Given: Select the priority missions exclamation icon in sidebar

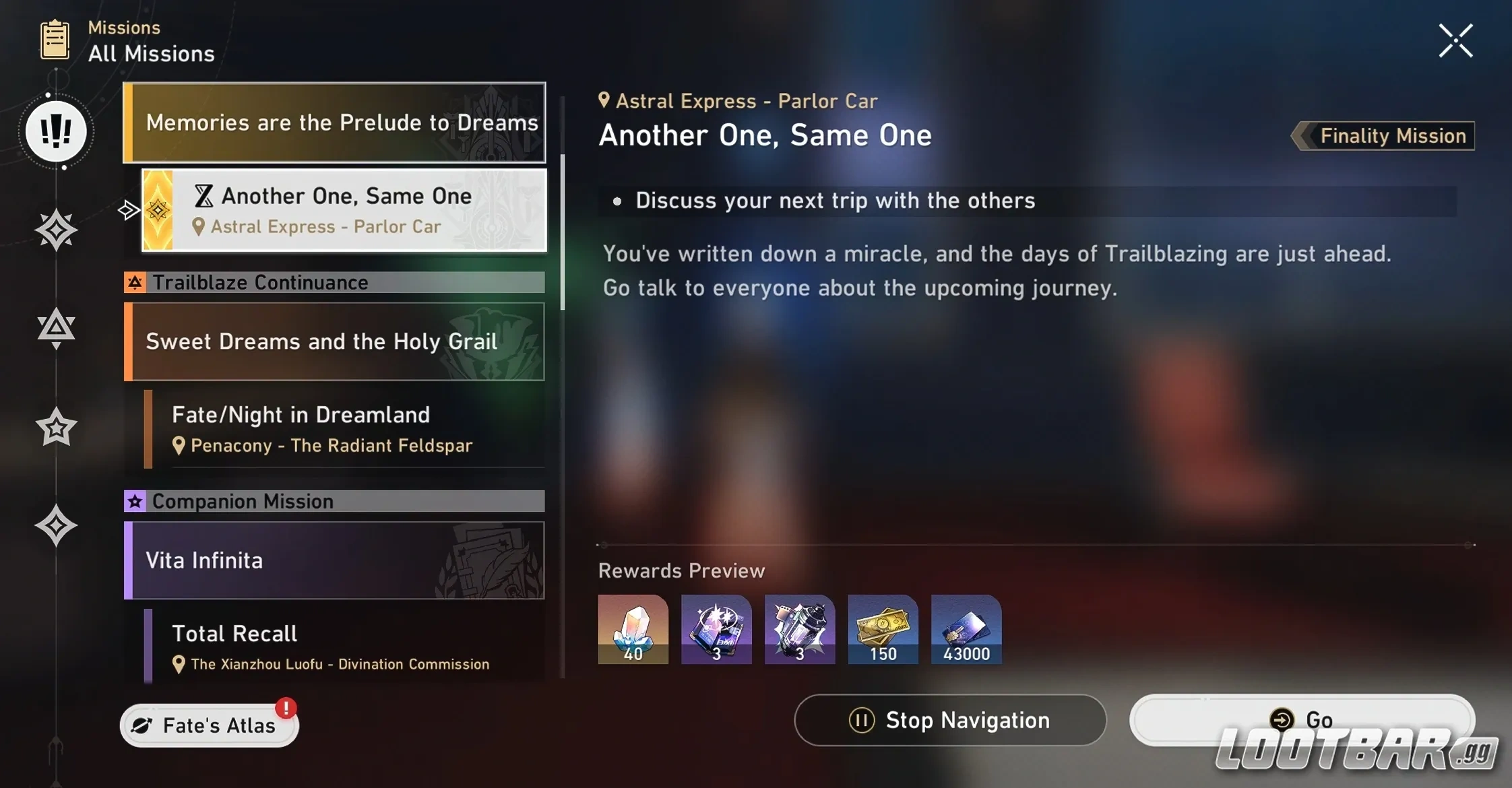Looking at the screenshot, I should click(x=57, y=132).
